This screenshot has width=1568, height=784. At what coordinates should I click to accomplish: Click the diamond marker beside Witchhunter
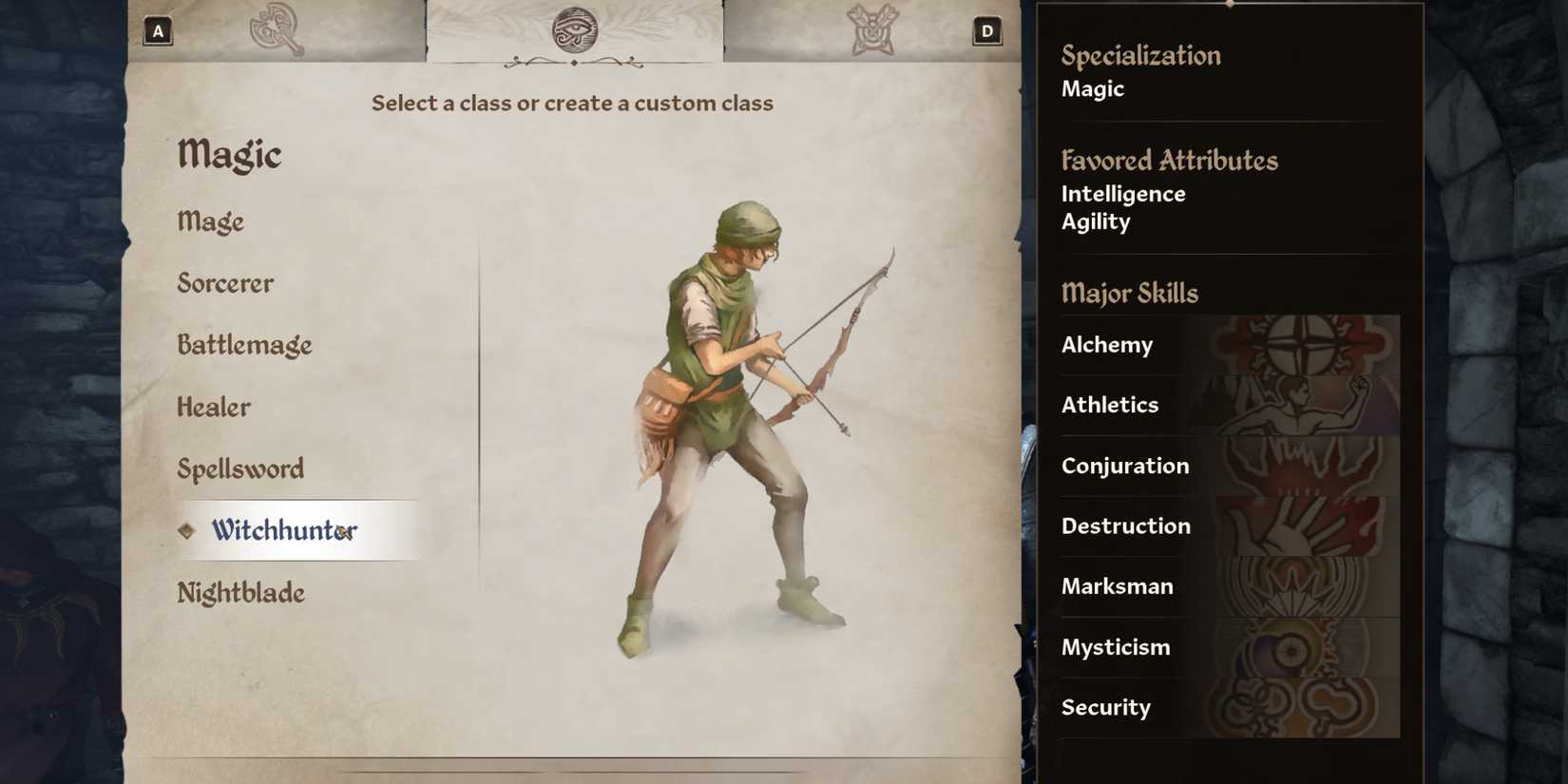(x=186, y=530)
